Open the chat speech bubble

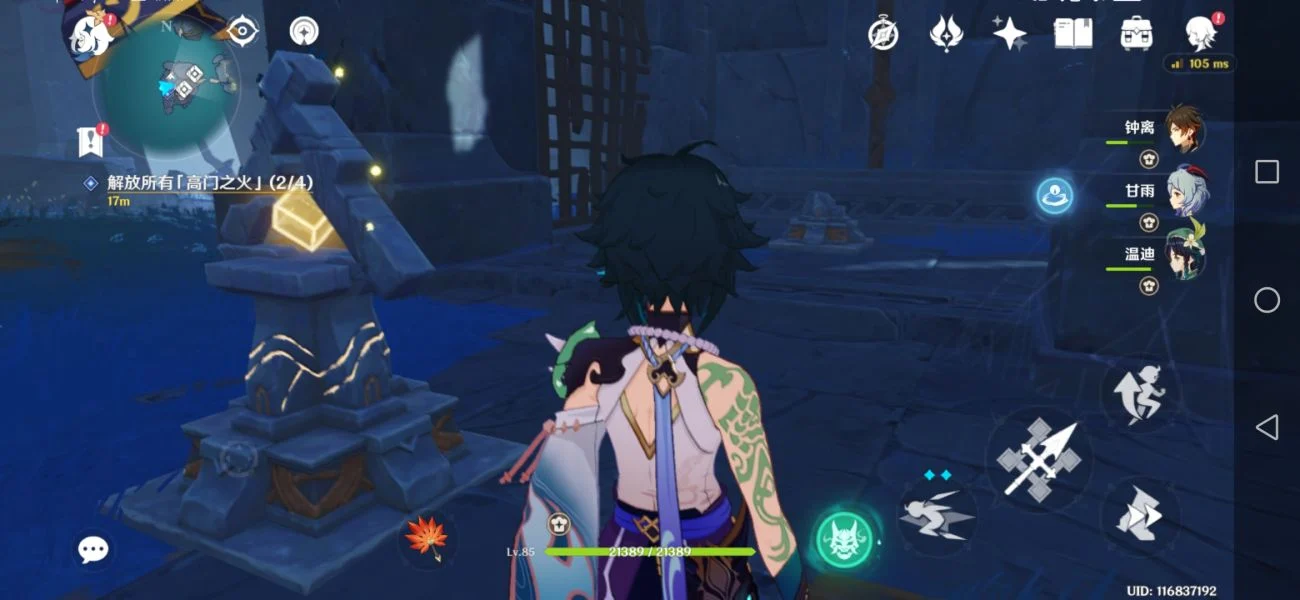[x=94, y=548]
